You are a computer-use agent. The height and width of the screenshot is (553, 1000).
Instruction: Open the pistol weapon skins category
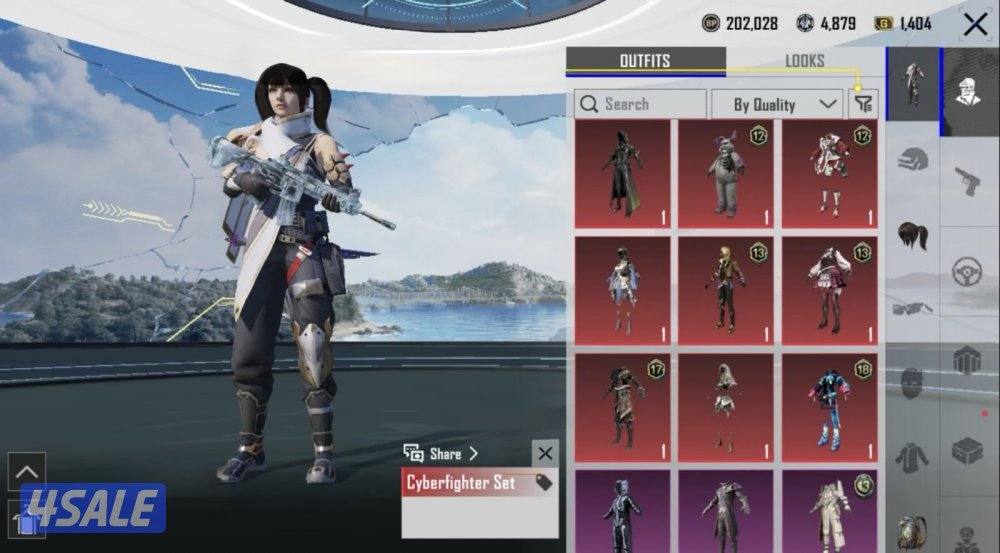[967, 181]
